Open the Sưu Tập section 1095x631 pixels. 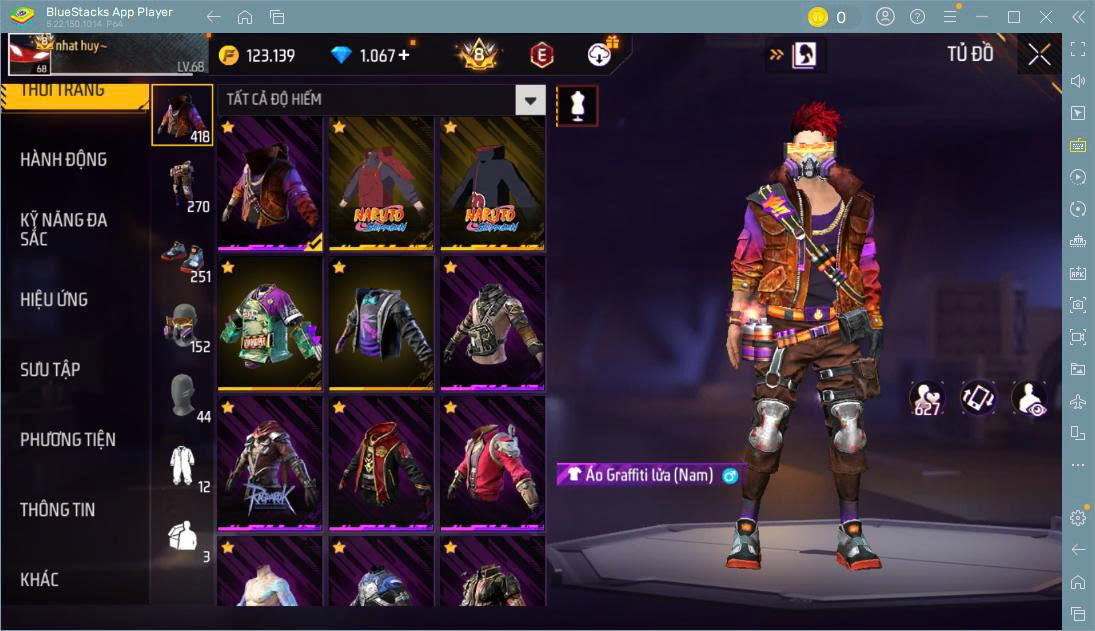[x=50, y=370]
